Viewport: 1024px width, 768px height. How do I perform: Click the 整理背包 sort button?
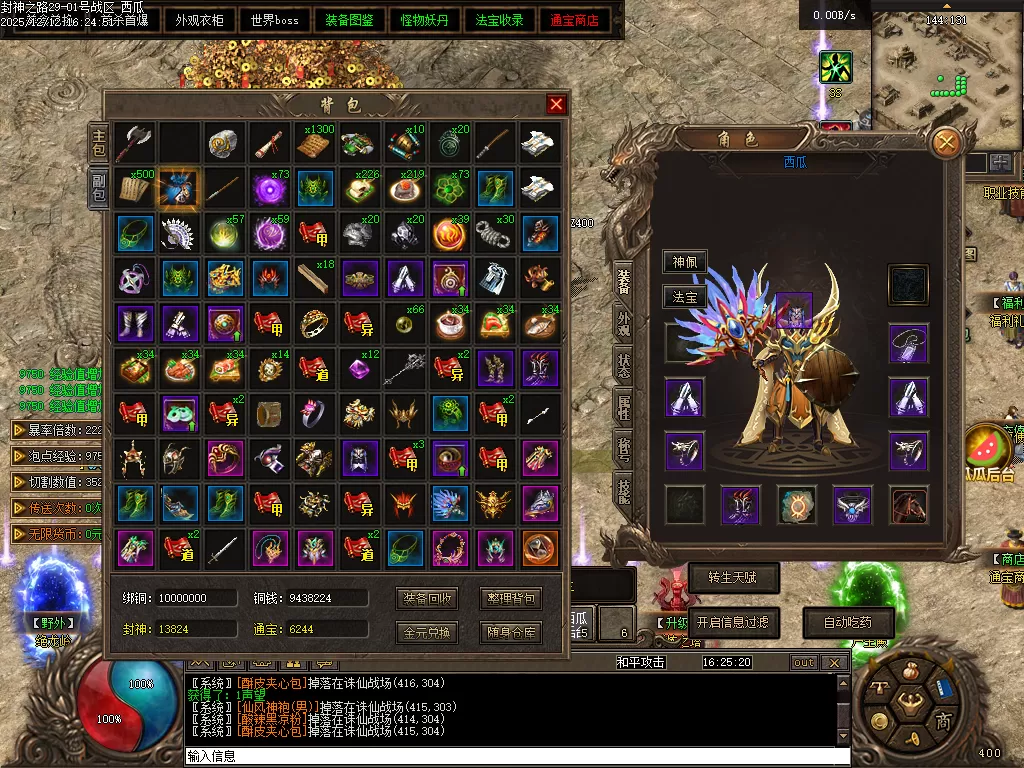tap(512, 599)
